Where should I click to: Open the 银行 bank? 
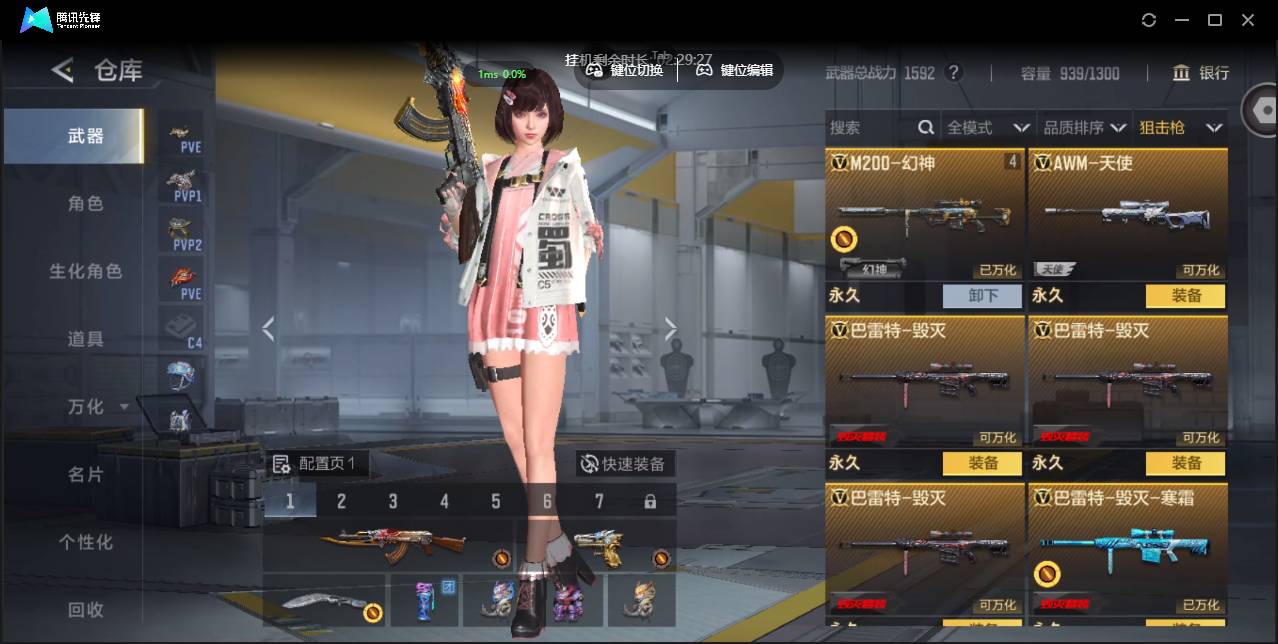pyautogui.click(x=1201, y=73)
